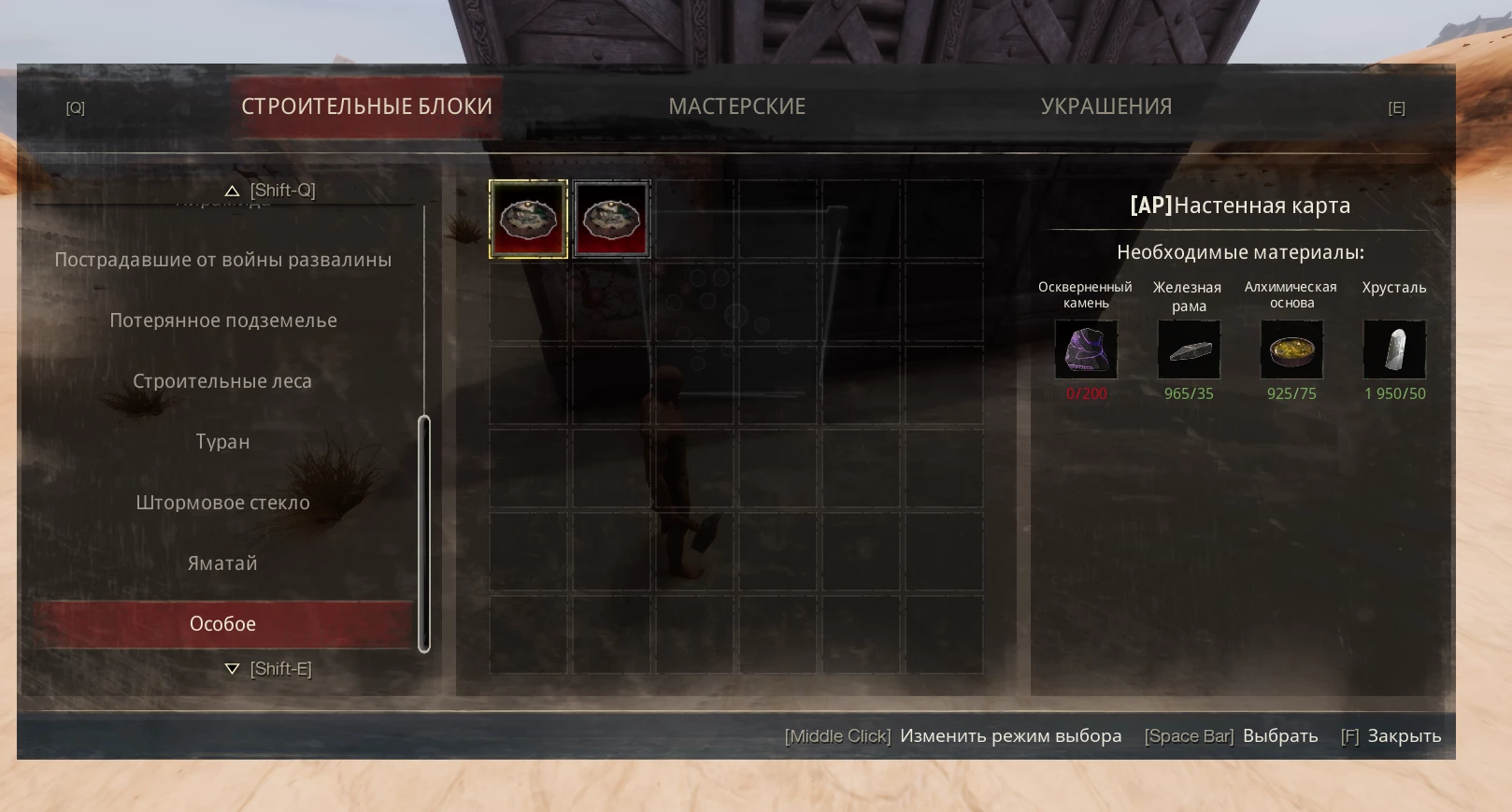Select the Пострадавшие от войны развалины category

[x=222, y=260]
